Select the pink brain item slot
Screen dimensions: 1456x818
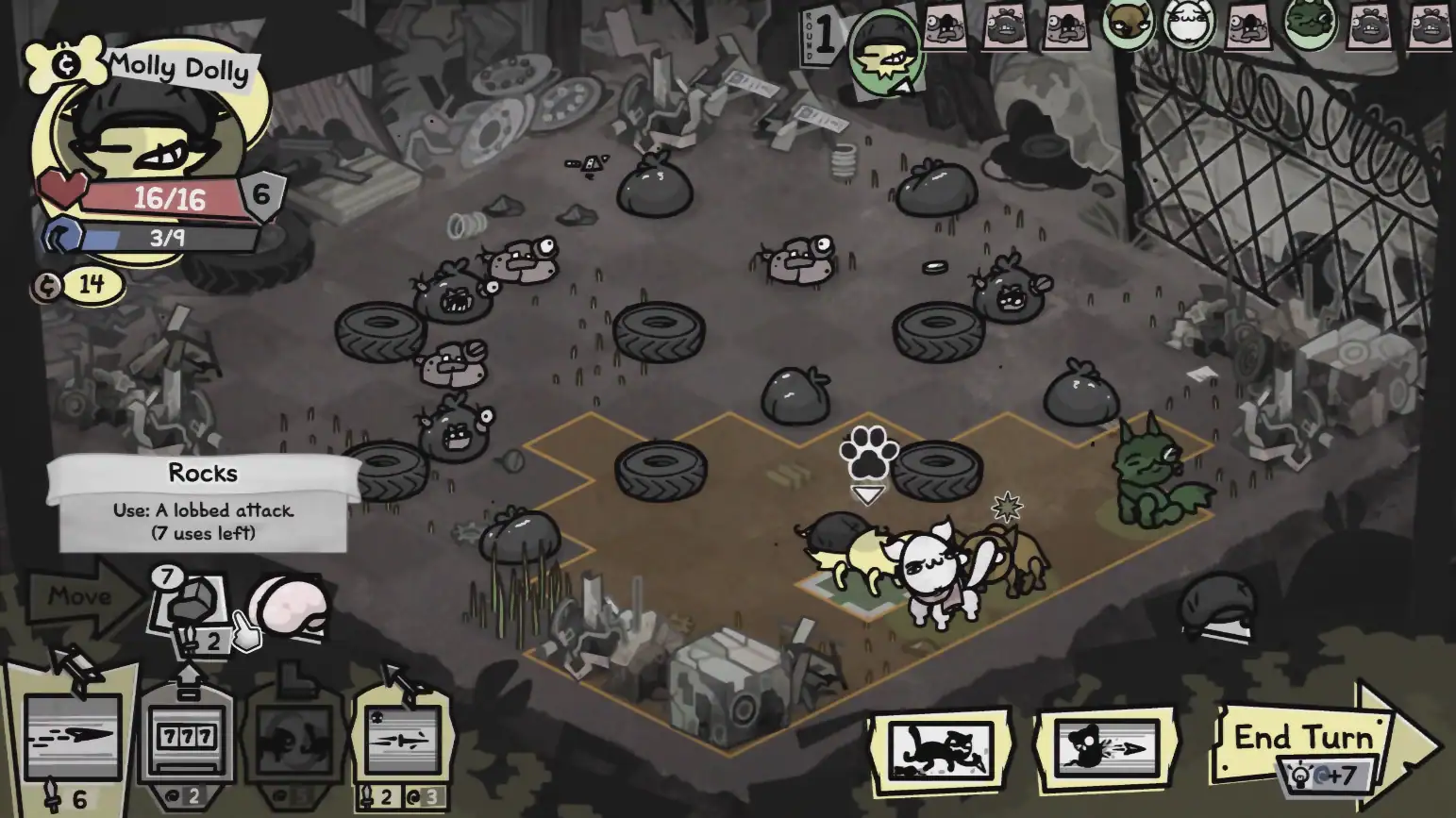coord(289,606)
